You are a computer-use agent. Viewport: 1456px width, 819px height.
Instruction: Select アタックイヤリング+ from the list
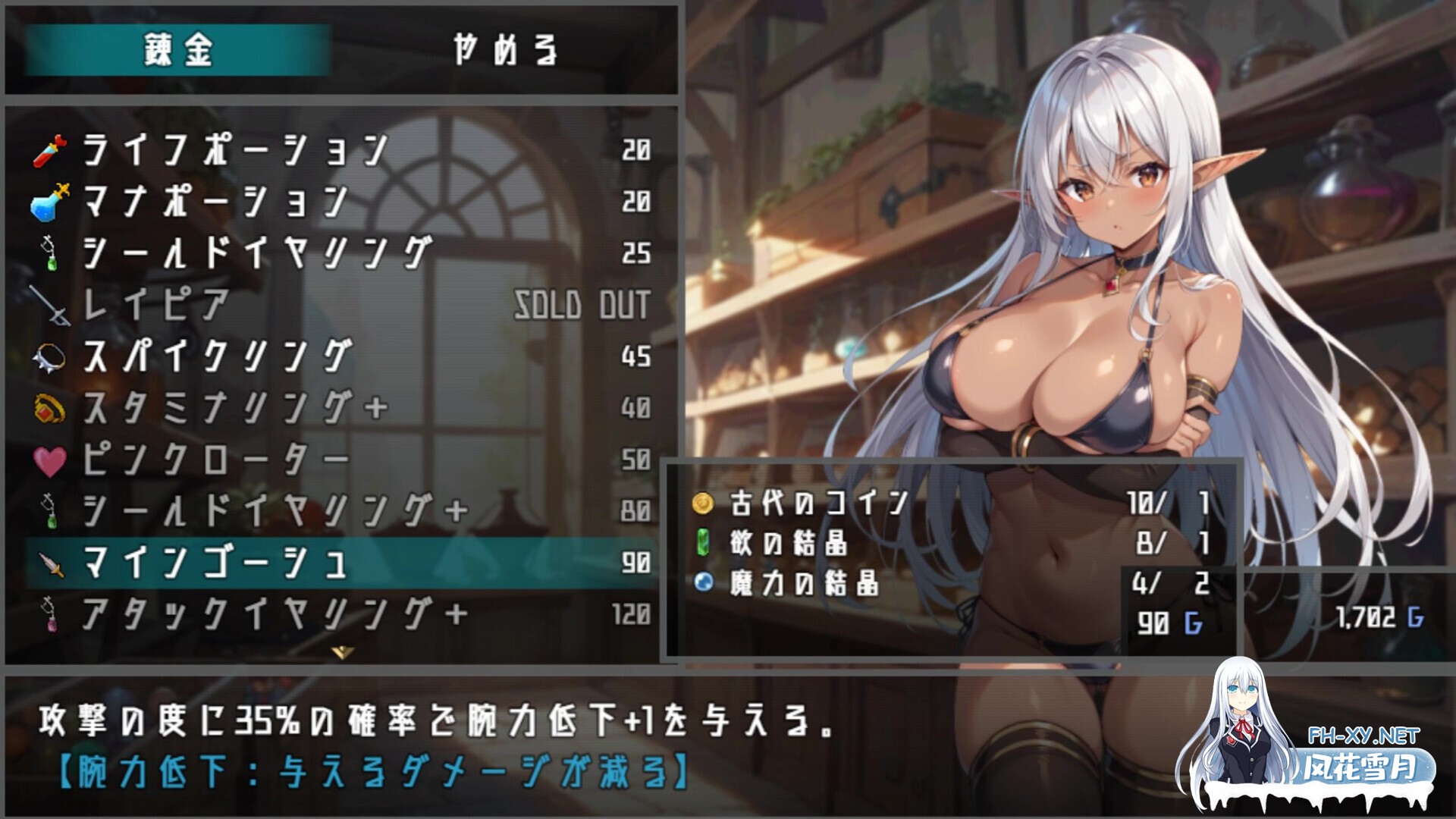pyautogui.click(x=227, y=613)
